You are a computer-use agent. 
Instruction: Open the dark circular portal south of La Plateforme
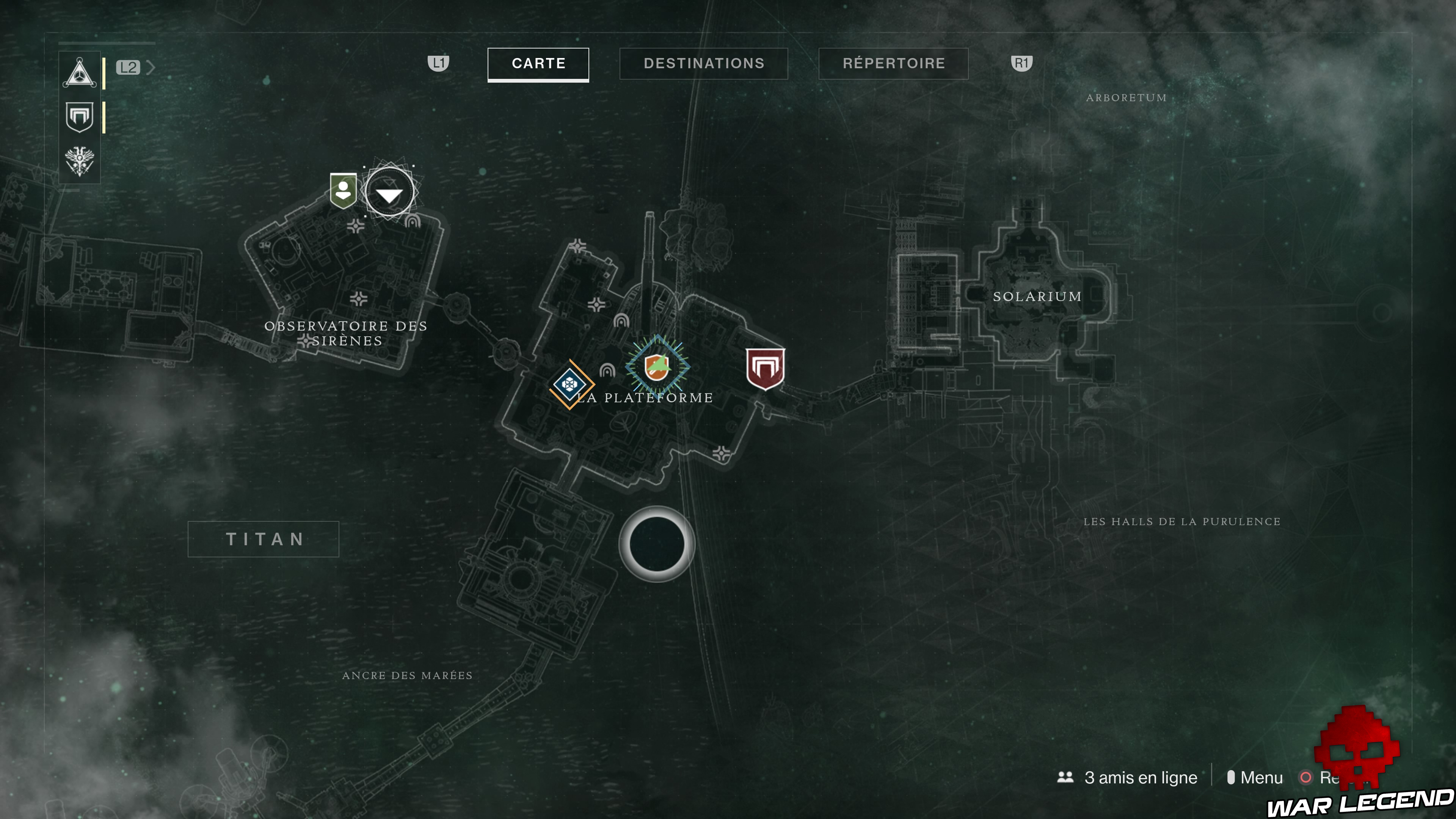pos(657,544)
